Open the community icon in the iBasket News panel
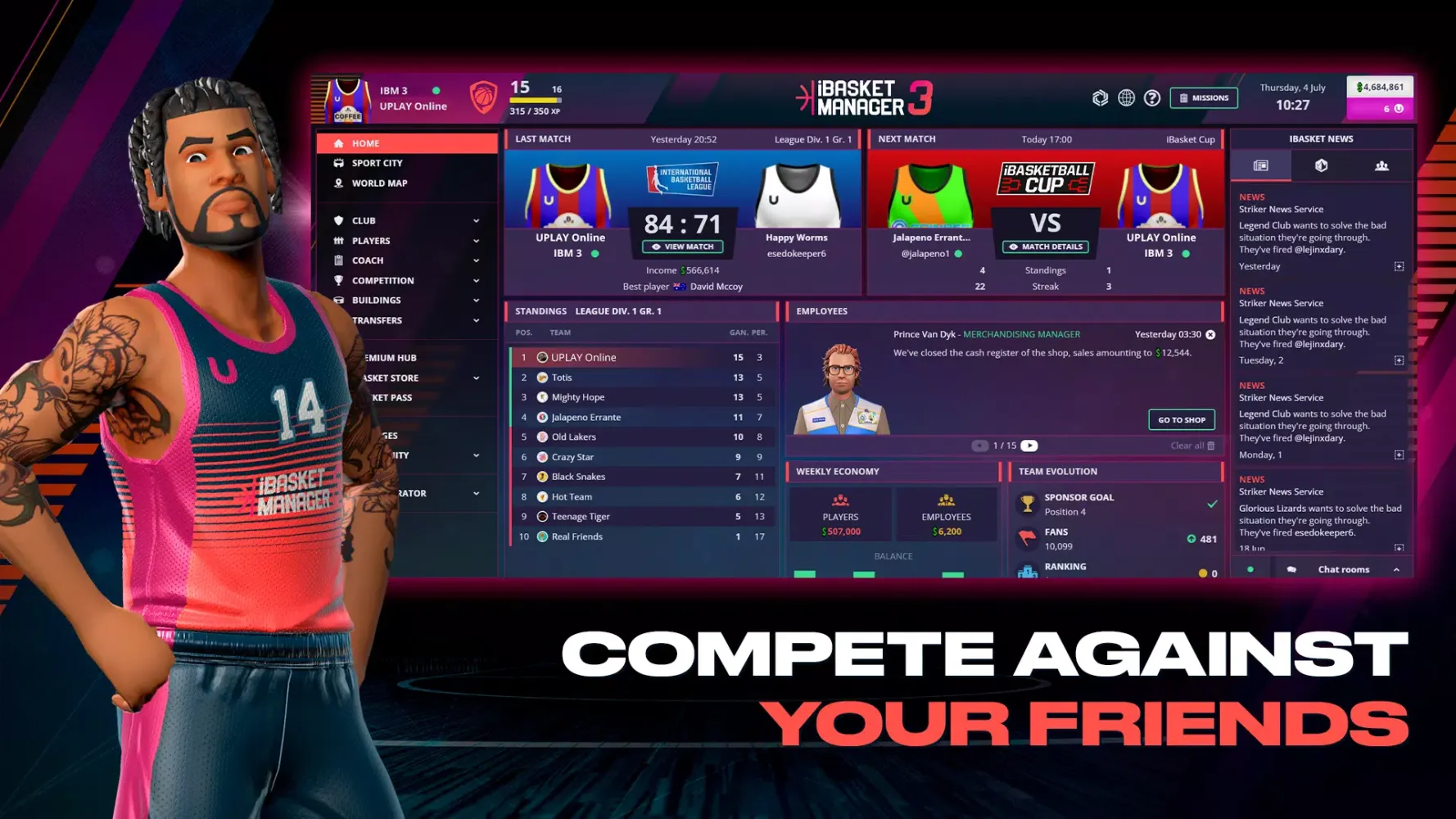 point(1382,165)
